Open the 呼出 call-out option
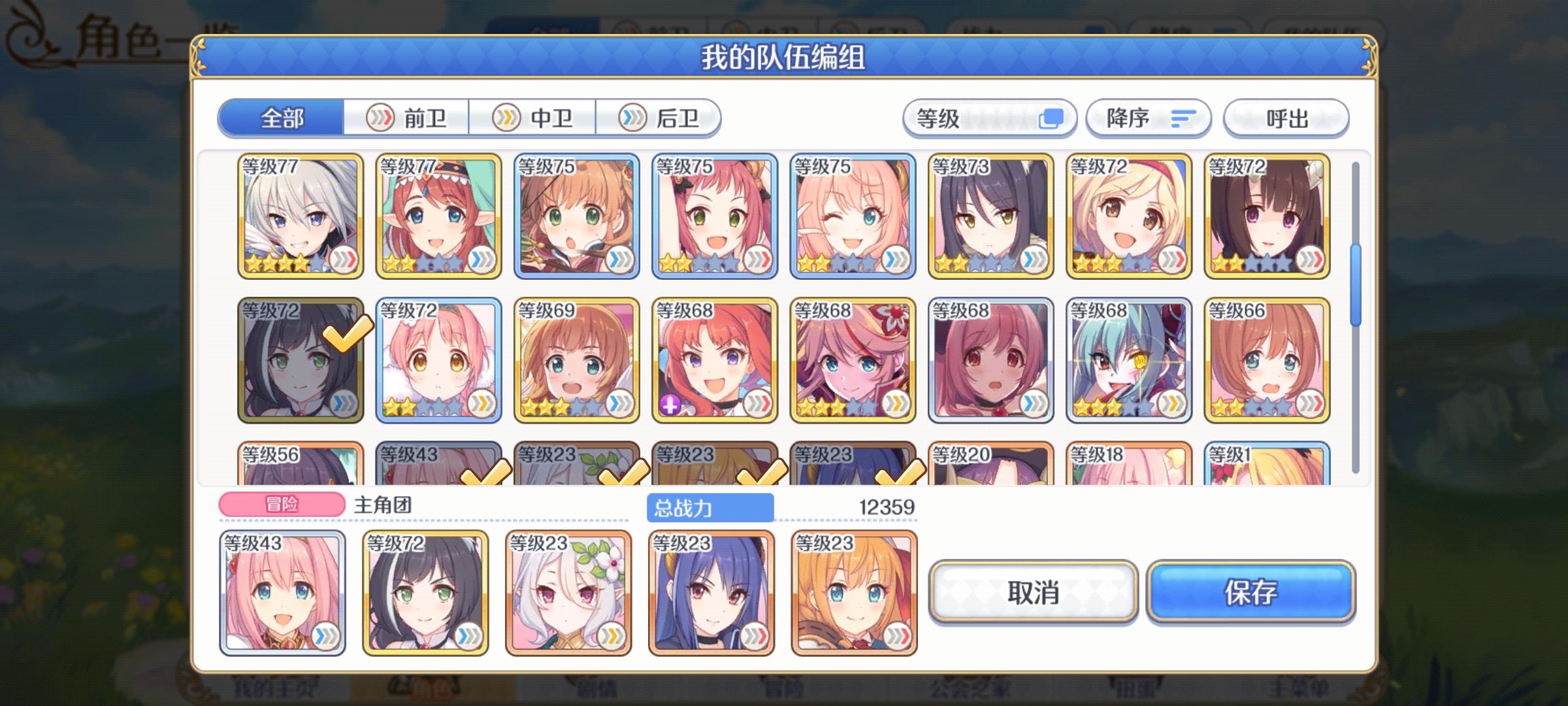 click(x=1284, y=118)
